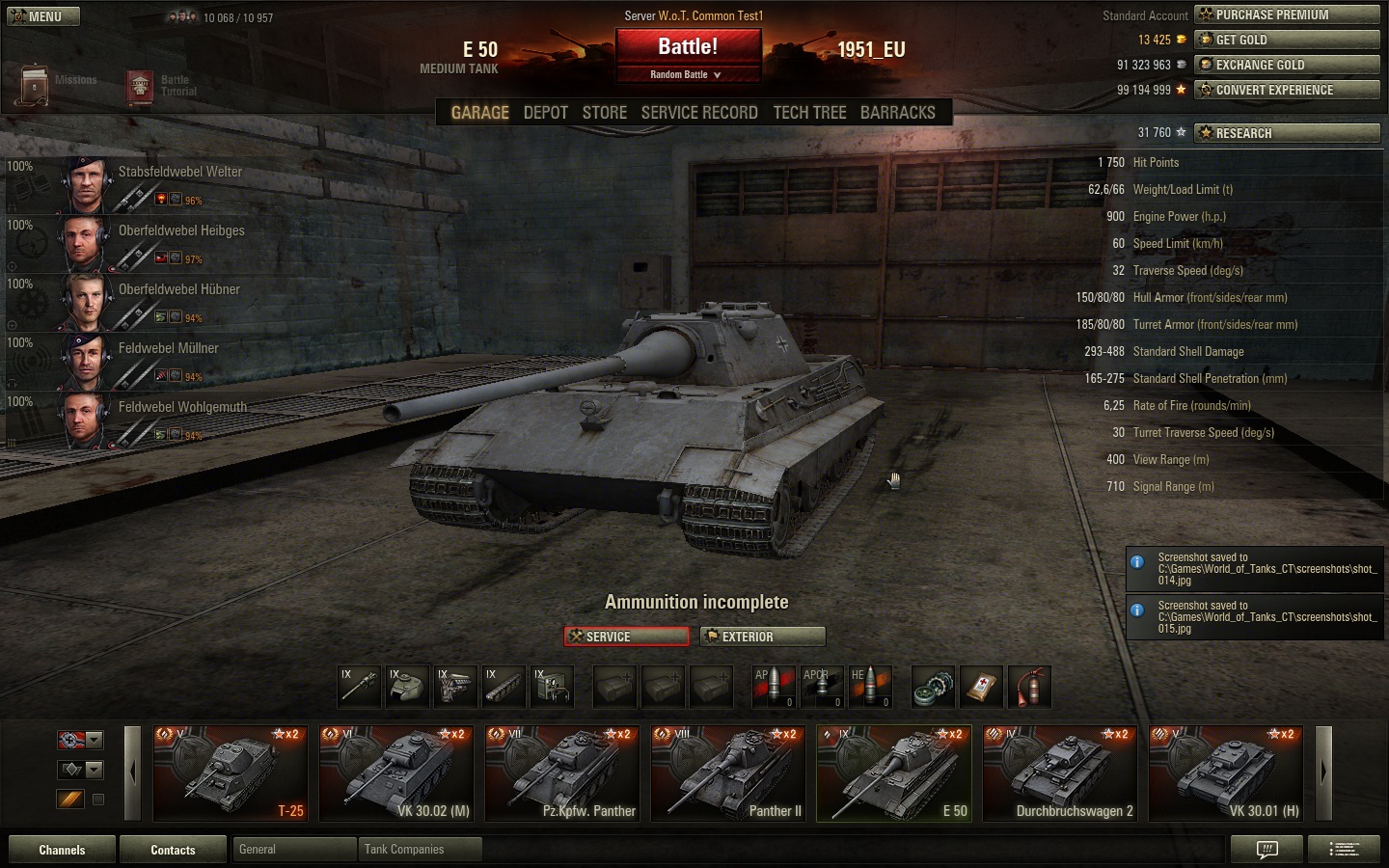Open the Store tab

click(605, 113)
